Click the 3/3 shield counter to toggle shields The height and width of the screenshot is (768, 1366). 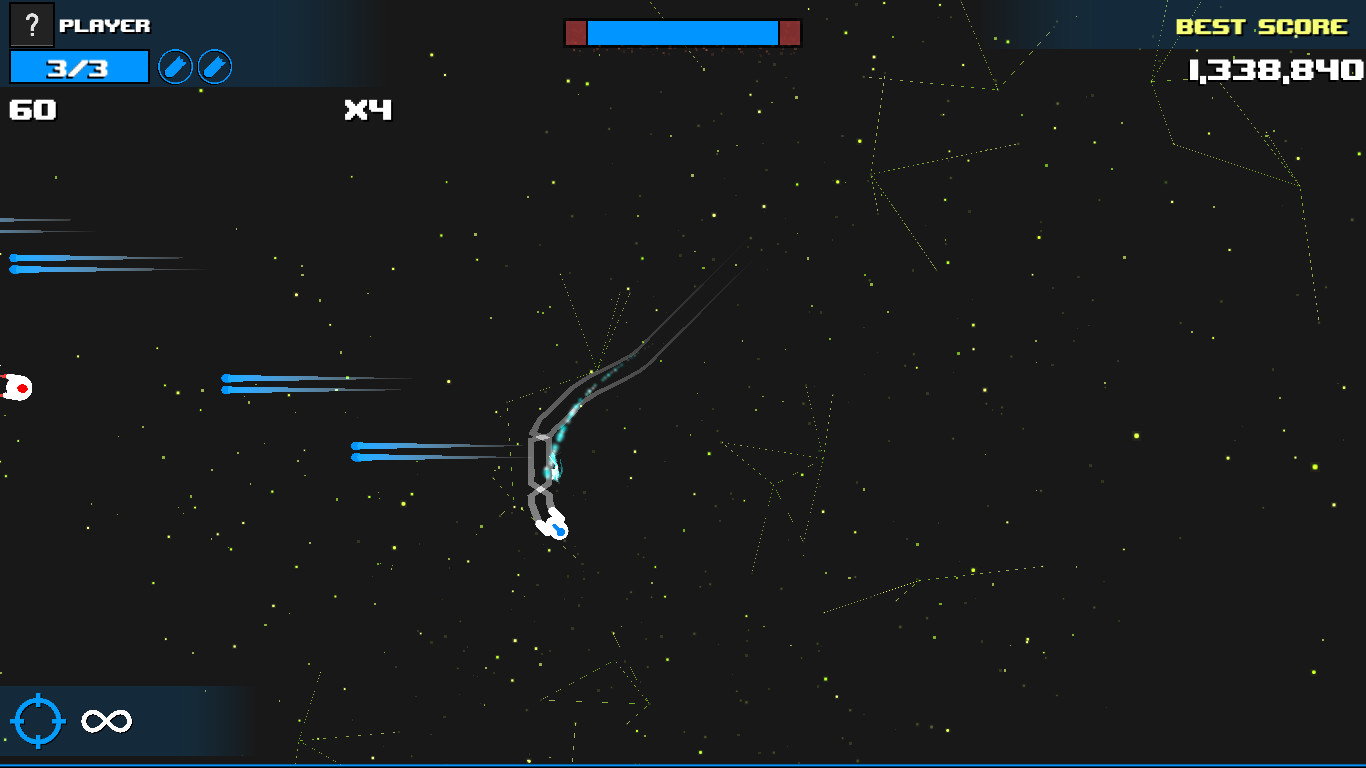78,67
